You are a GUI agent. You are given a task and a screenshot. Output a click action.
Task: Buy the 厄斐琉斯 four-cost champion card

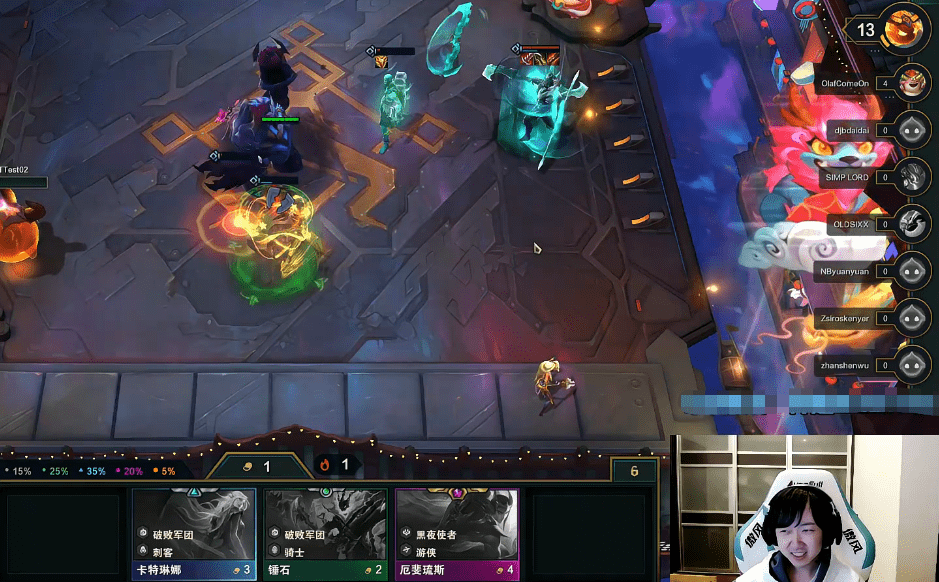coord(457,534)
